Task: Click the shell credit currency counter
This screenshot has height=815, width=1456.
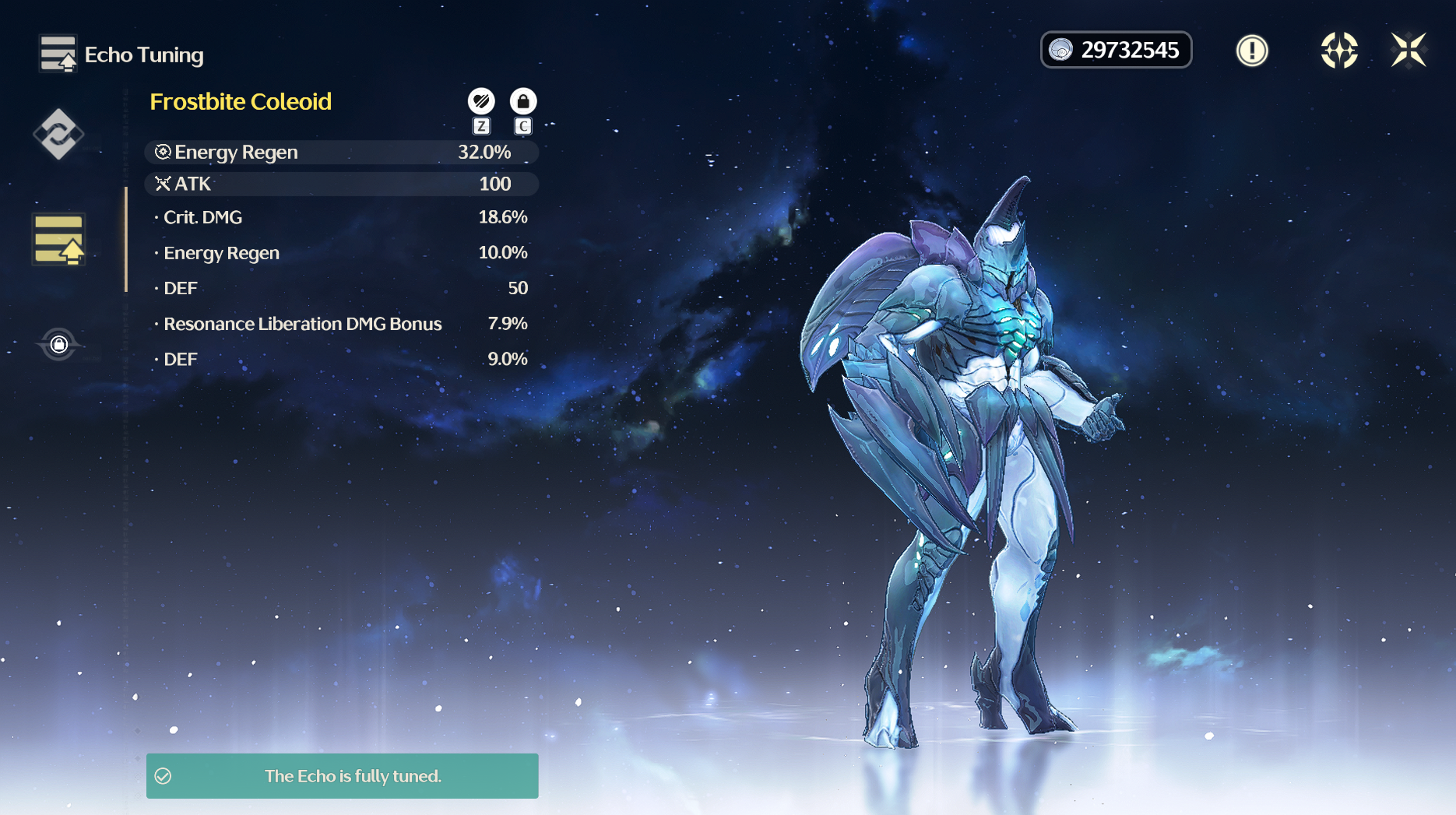Action: tap(1116, 50)
